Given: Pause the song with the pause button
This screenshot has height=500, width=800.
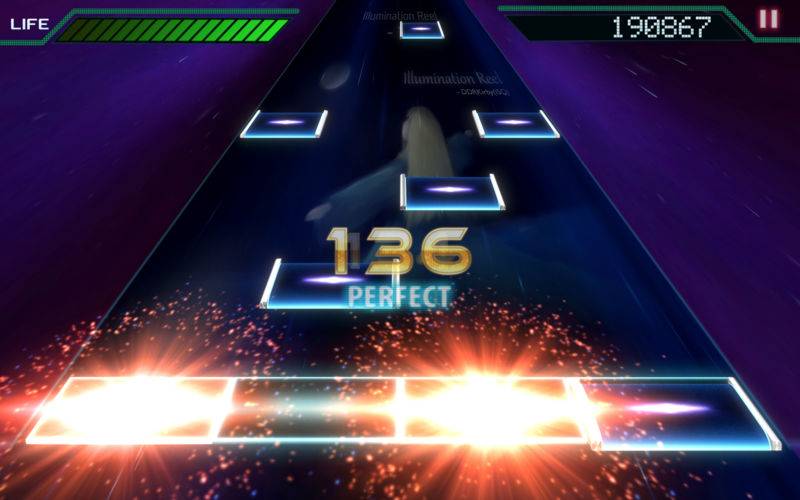Looking at the screenshot, I should tap(768, 19).
